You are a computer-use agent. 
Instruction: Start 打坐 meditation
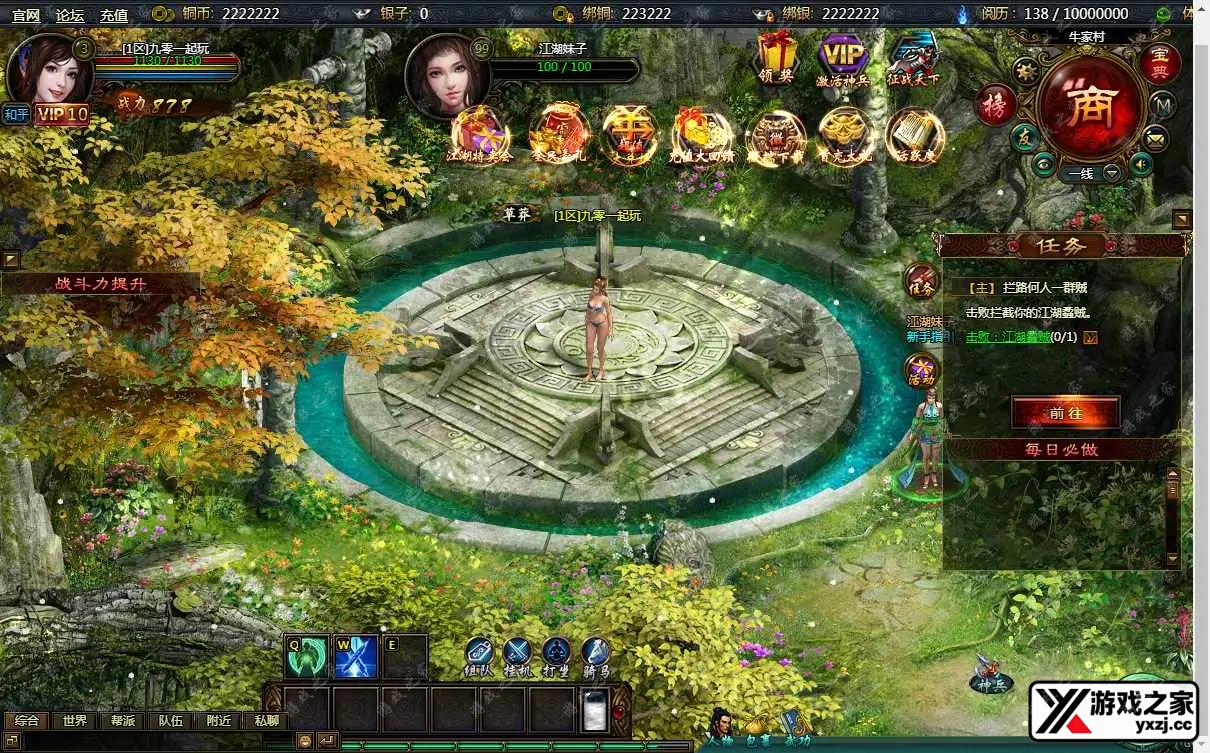[556, 655]
